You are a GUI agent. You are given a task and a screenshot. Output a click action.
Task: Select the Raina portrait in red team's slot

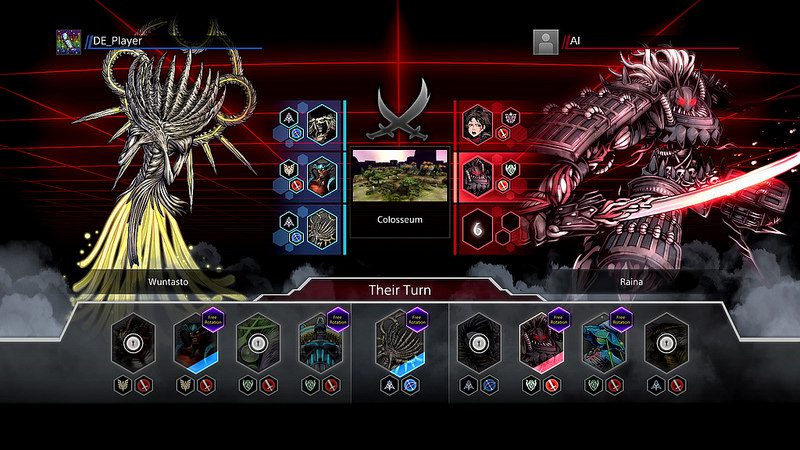[478, 174]
